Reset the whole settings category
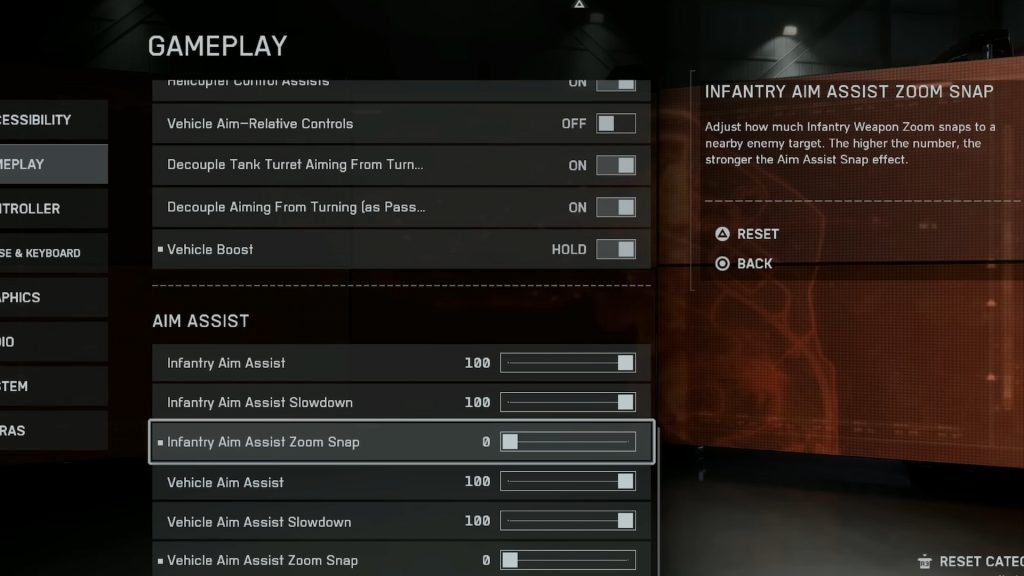 [972, 562]
